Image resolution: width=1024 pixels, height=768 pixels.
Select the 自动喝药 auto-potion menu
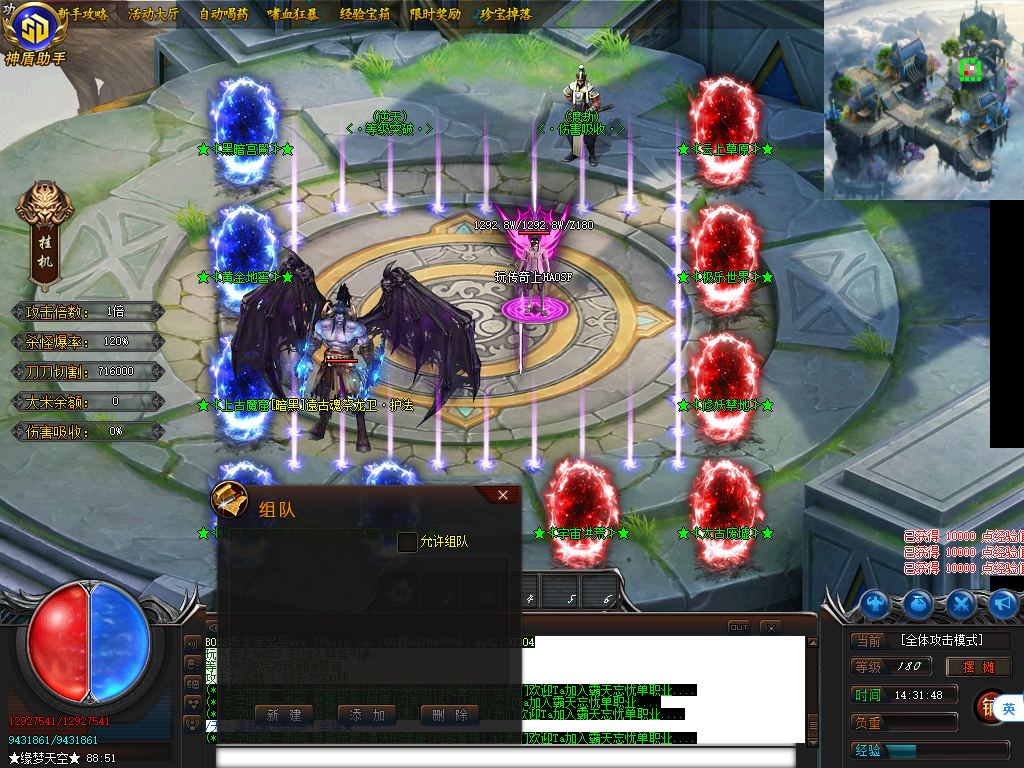pyautogui.click(x=224, y=14)
